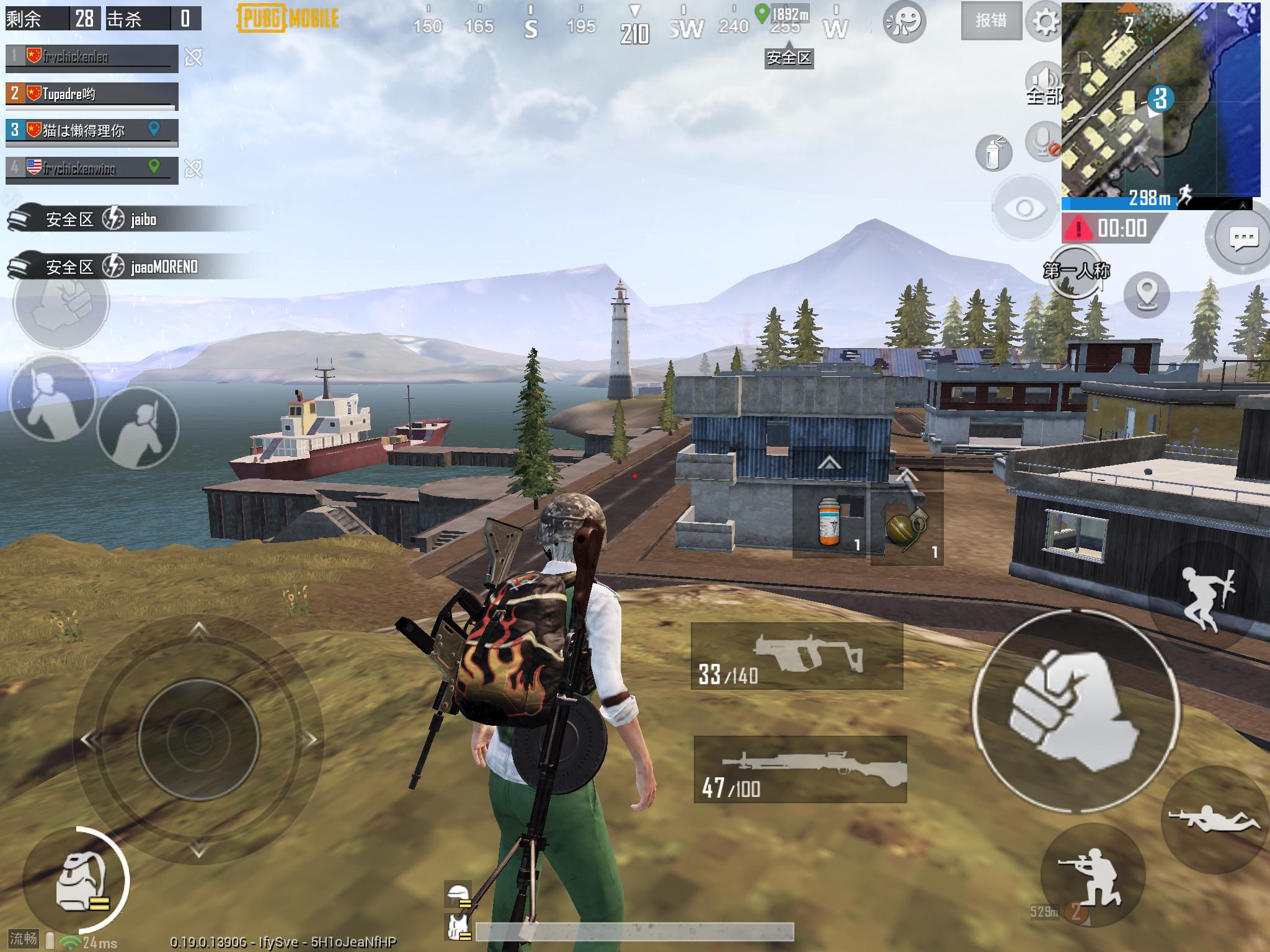This screenshot has width=1270, height=952.
Task: Select the DP-28 machine gun slot
Action: (800, 770)
